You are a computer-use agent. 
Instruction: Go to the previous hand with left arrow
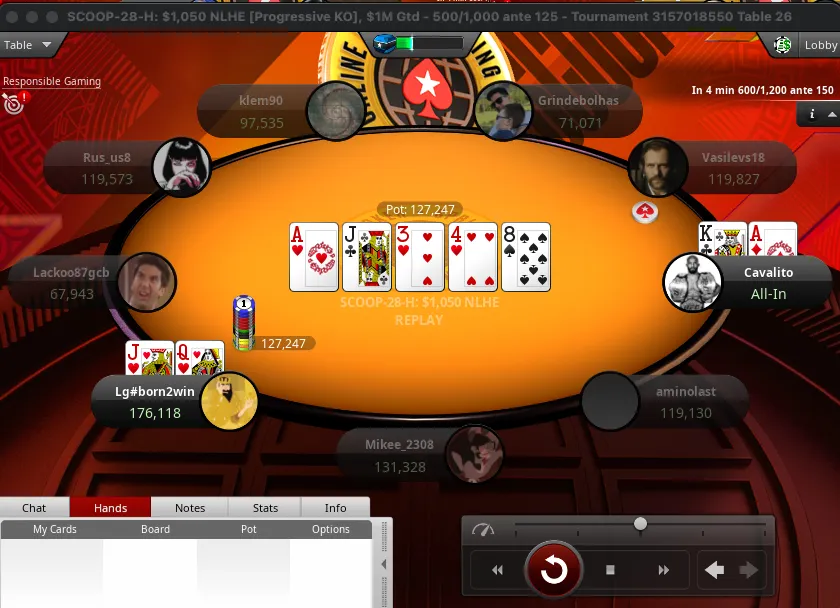(x=714, y=570)
